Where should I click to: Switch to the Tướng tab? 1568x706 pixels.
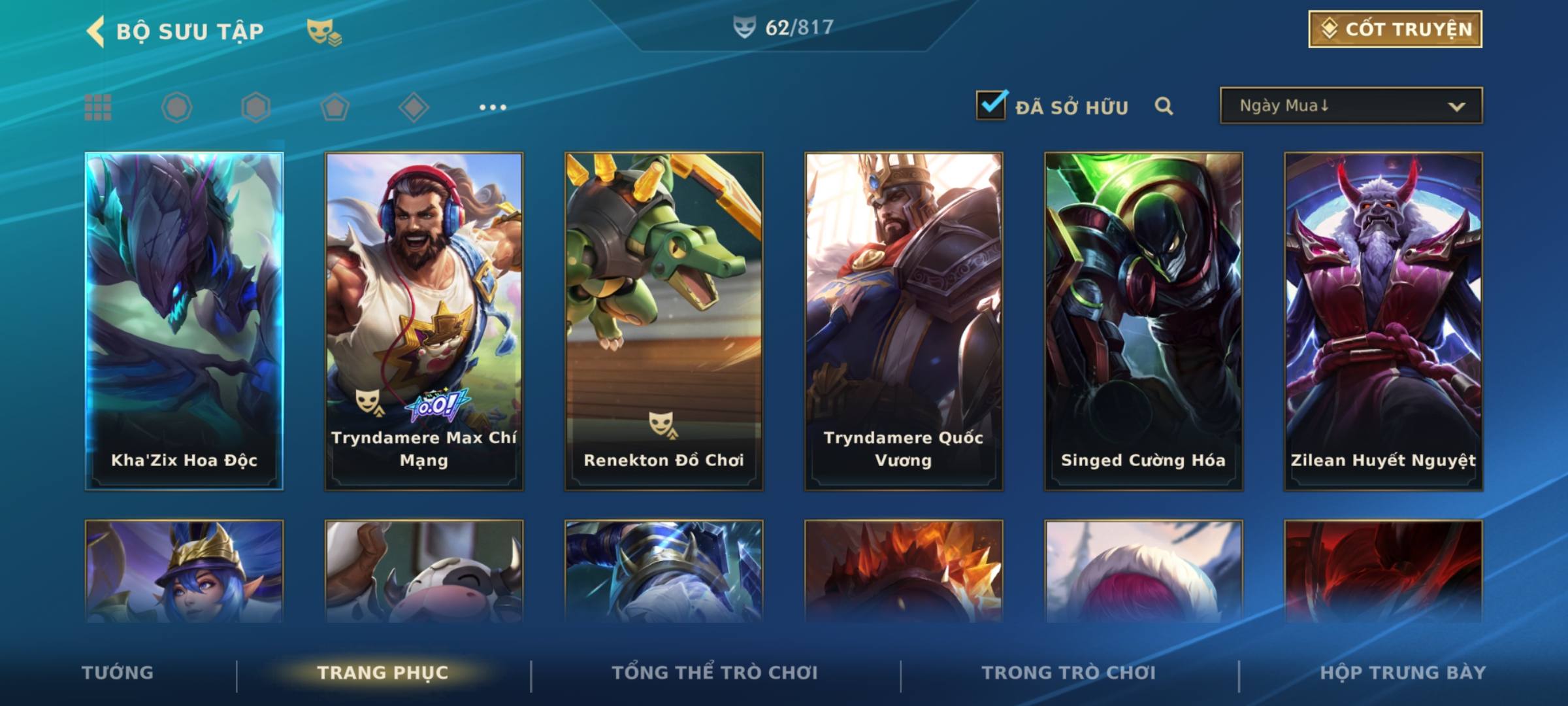click(x=118, y=673)
